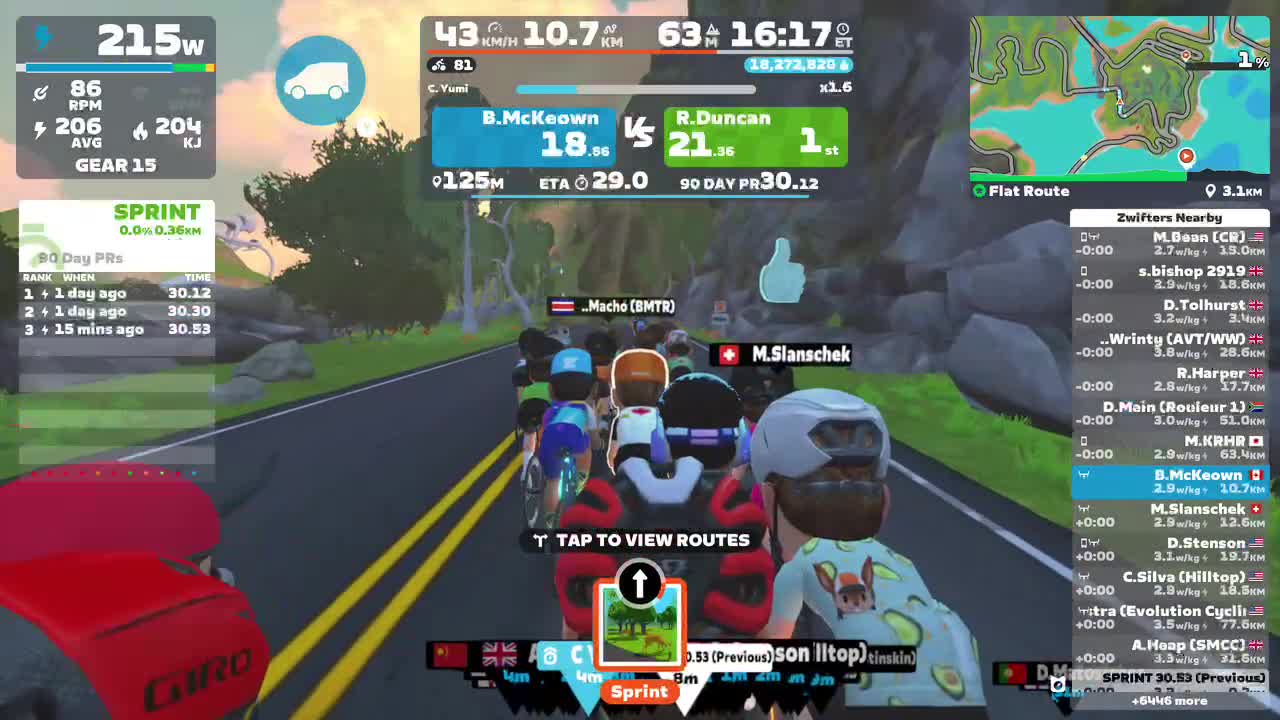Select the highlighted B.McKeown row in Zwifters Nearby
This screenshot has width=1280, height=720.
click(1170, 480)
